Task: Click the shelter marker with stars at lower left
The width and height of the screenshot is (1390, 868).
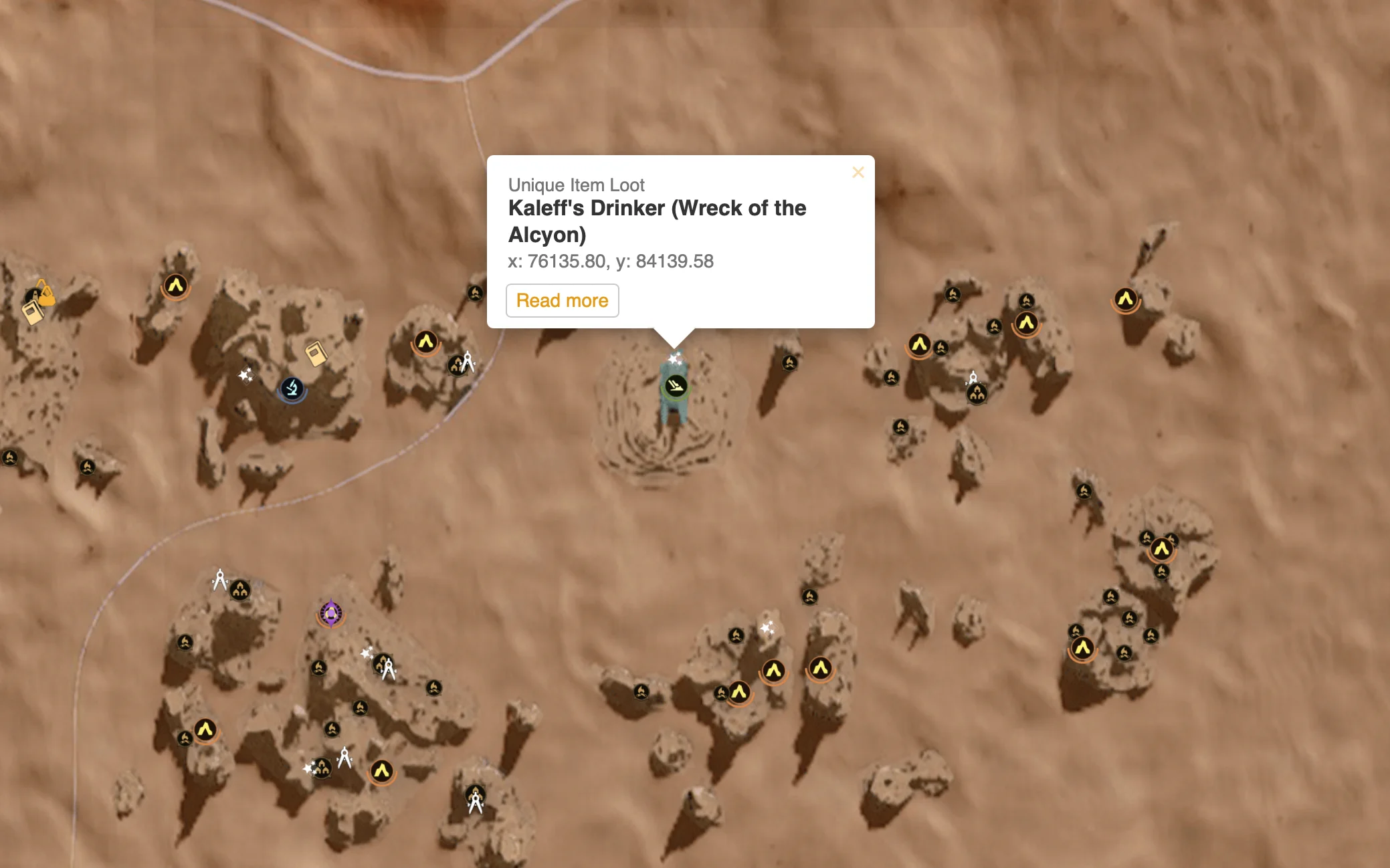Action: [322, 768]
